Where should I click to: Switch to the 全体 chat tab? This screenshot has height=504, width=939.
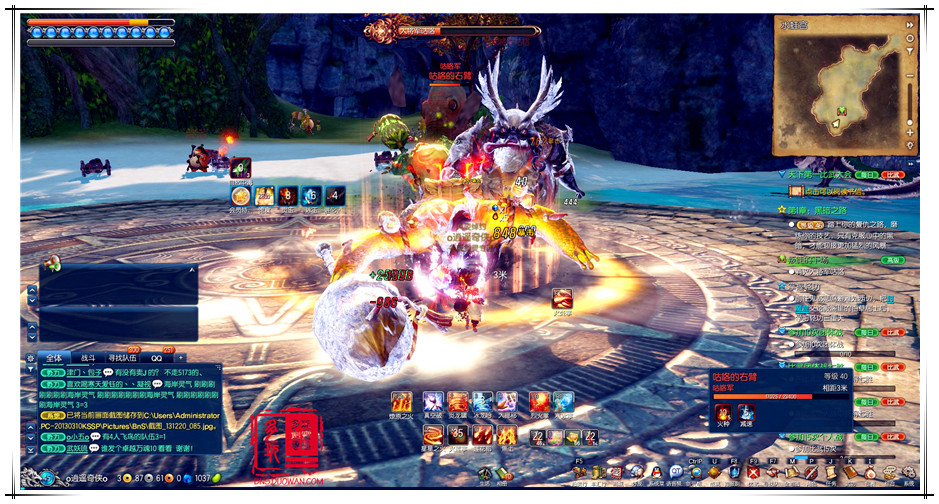54,357
